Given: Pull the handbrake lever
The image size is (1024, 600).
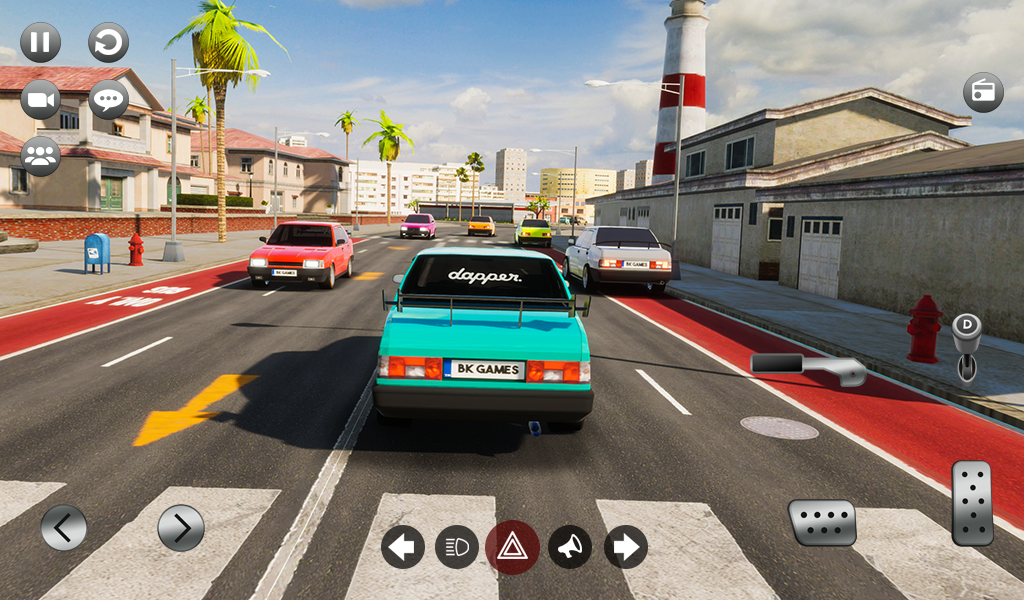Looking at the screenshot, I should coord(809,367).
